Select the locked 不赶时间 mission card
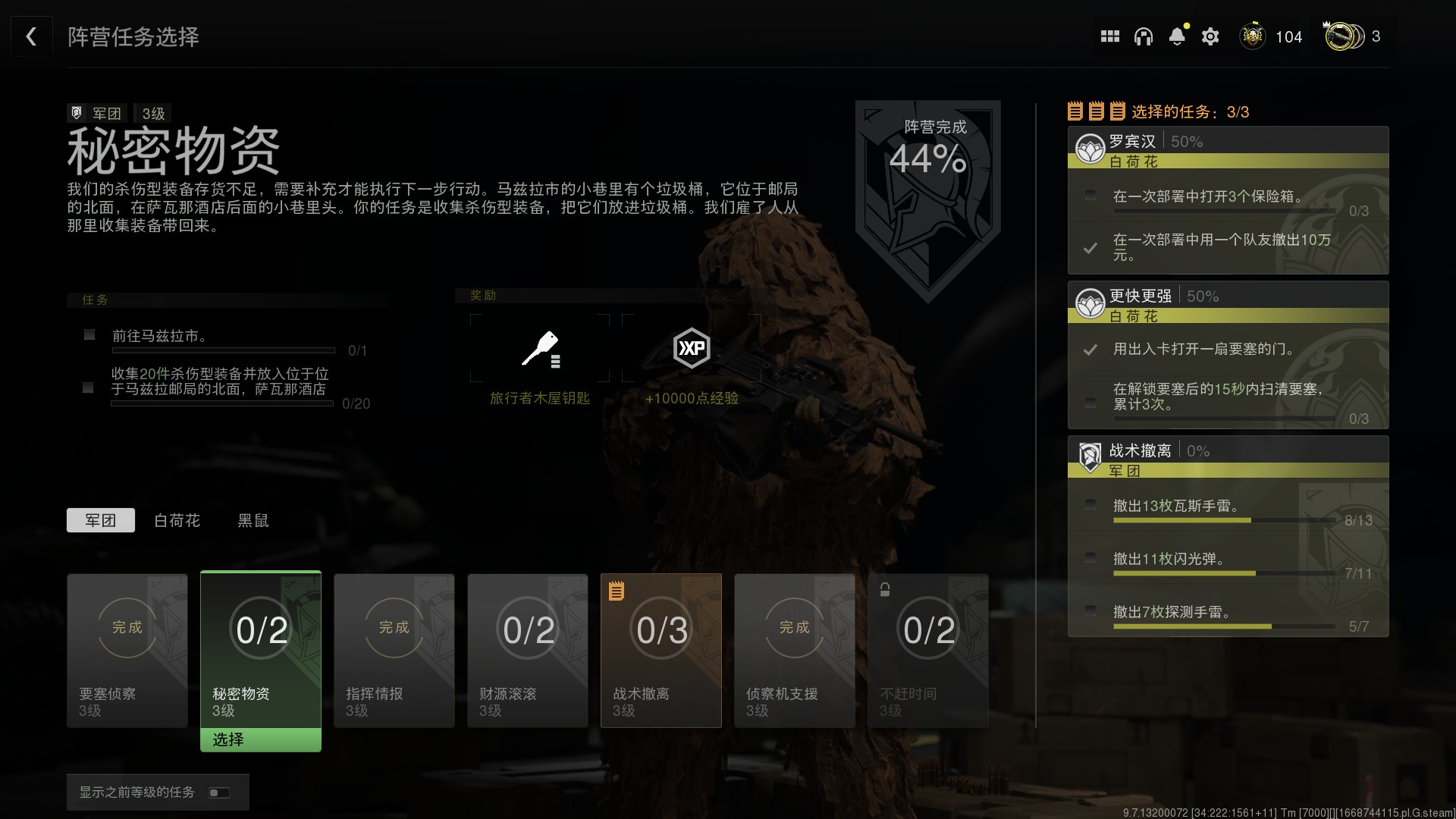Viewport: 1456px width, 819px height. point(928,651)
